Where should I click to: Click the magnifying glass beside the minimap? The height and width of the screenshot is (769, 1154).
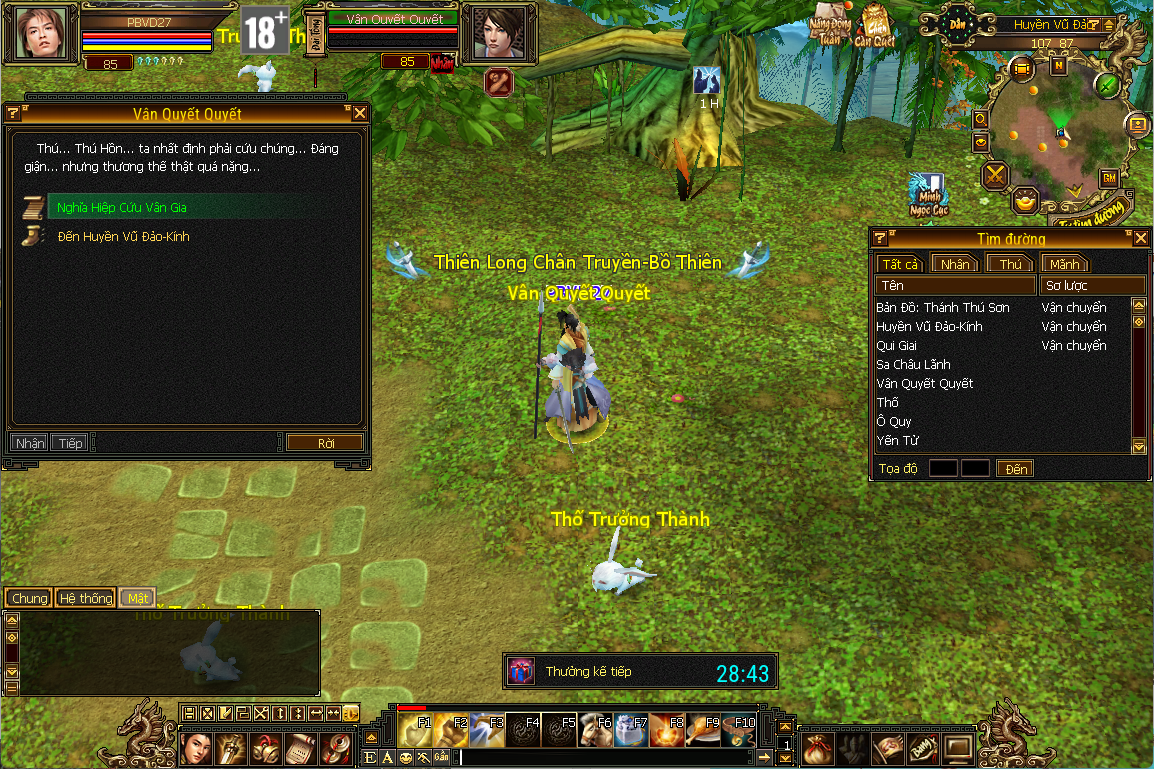click(x=981, y=118)
